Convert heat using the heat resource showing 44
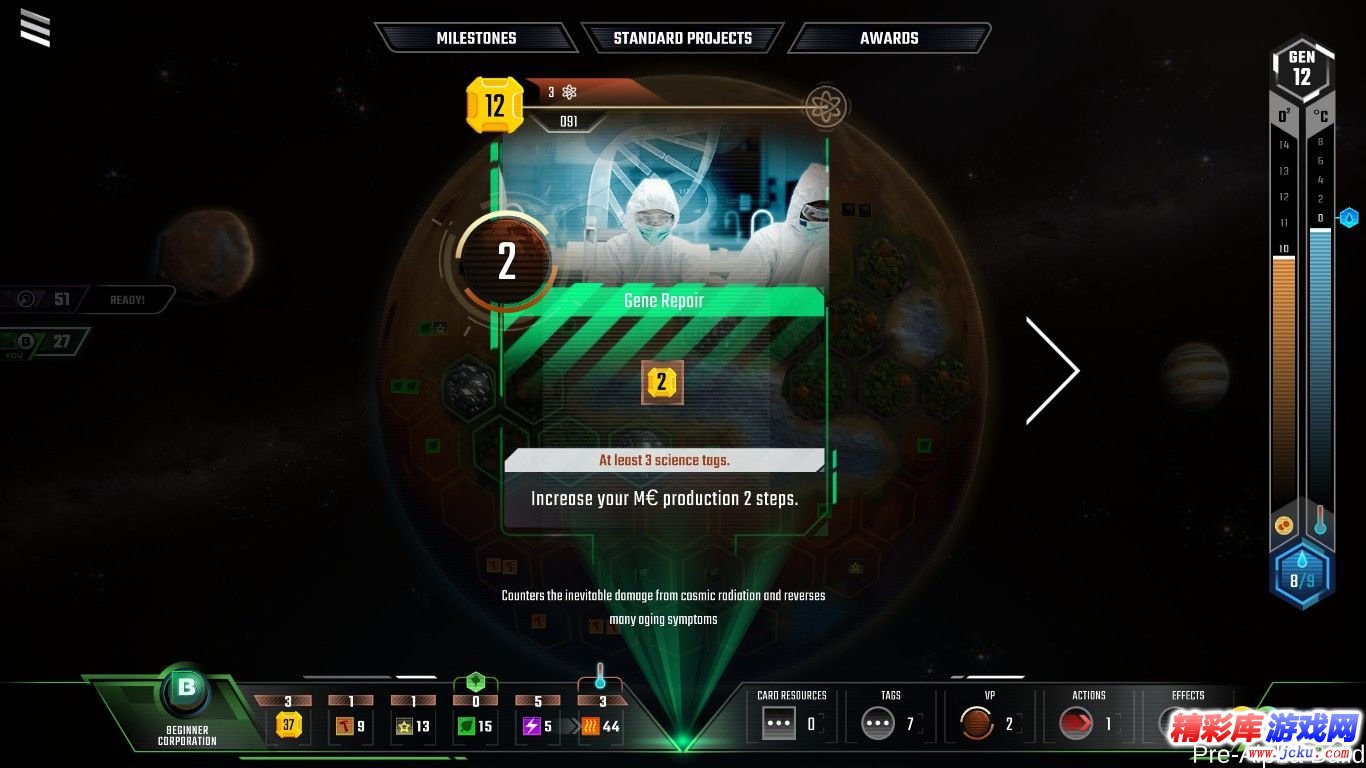The height and width of the screenshot is (768, 1366). pyautogui.click(x=601, y=725)
